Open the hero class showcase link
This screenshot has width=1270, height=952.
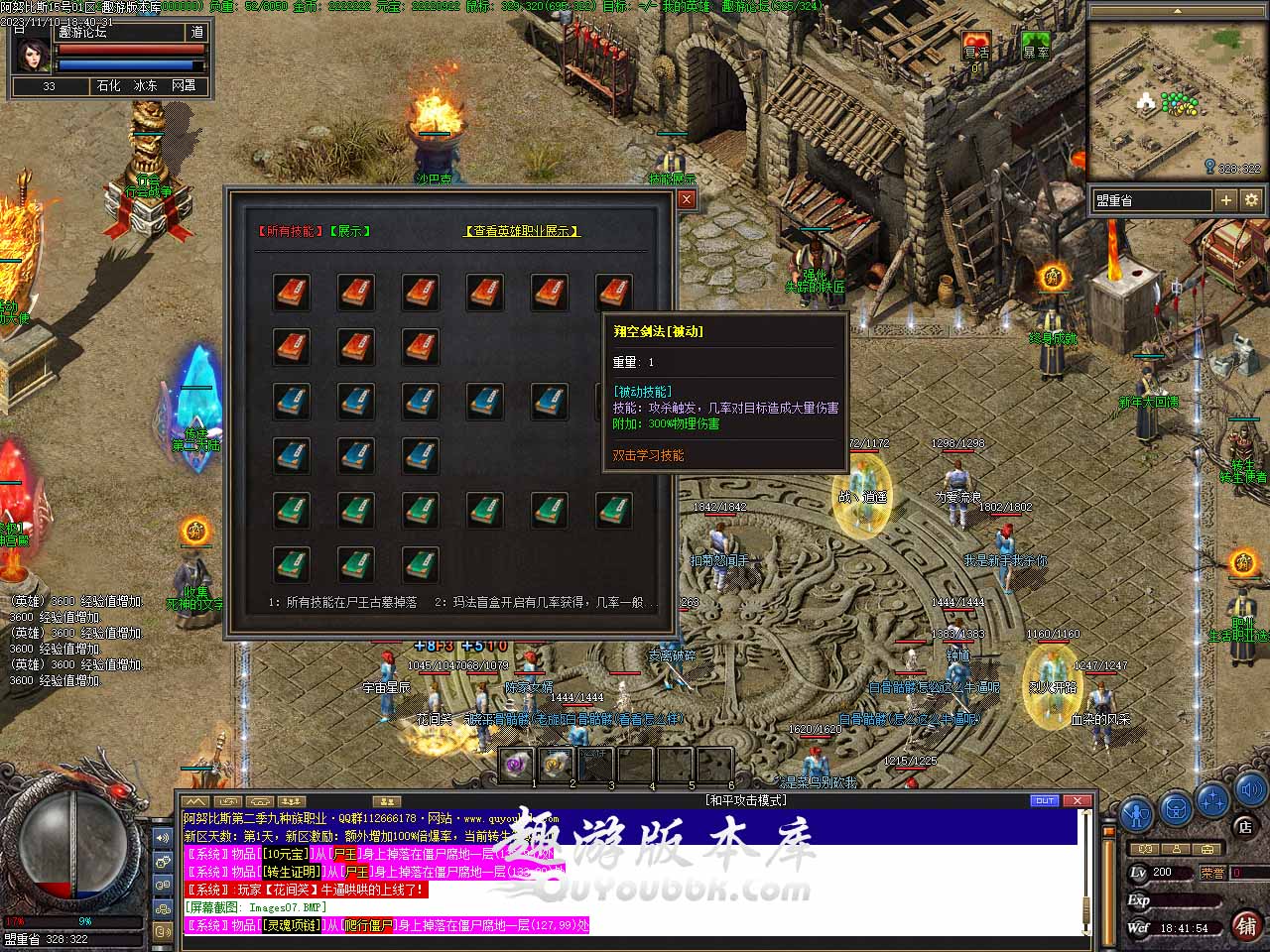click(522, 231)
